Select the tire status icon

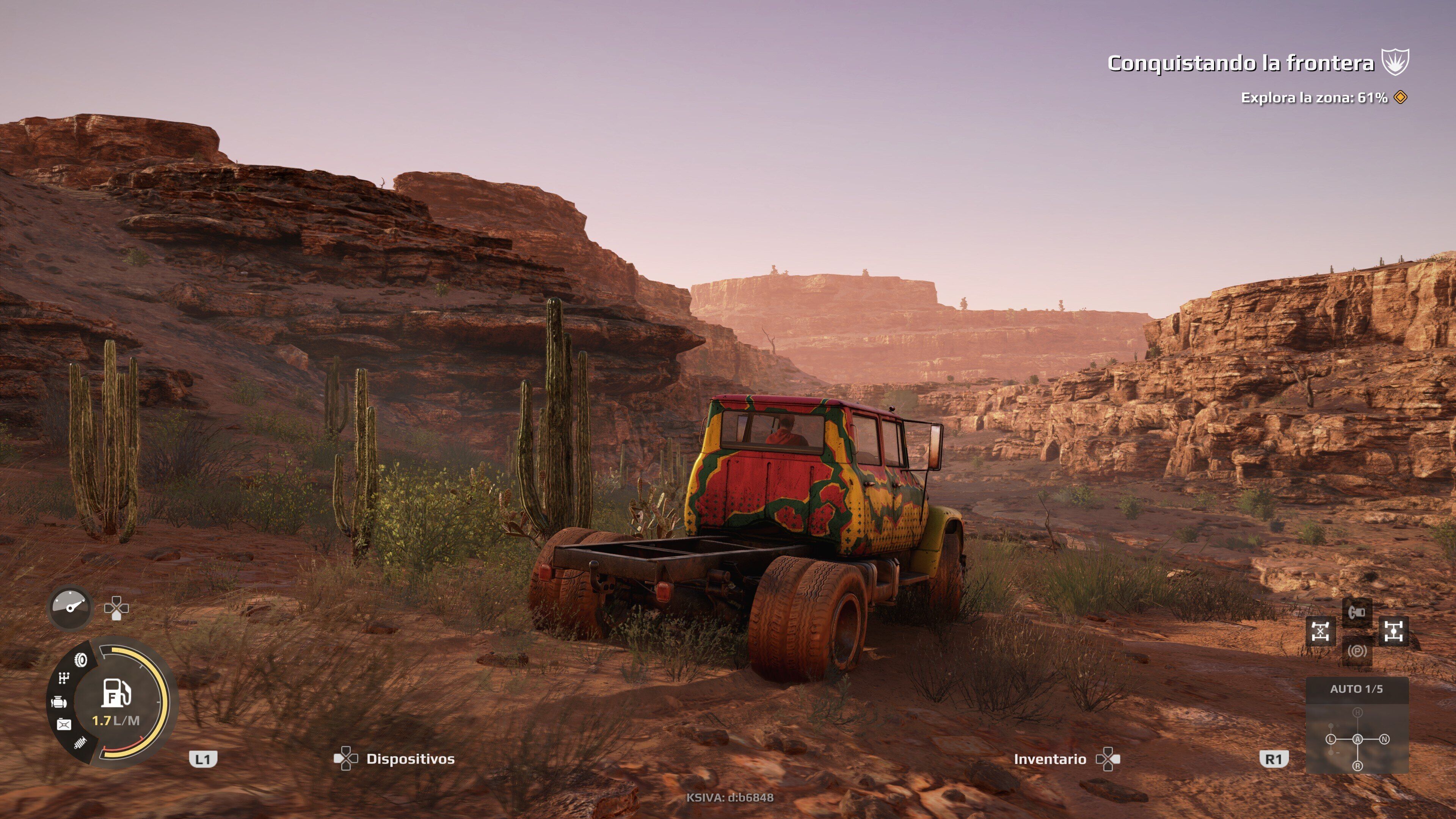pyautogui.click(x=82, y=660)
